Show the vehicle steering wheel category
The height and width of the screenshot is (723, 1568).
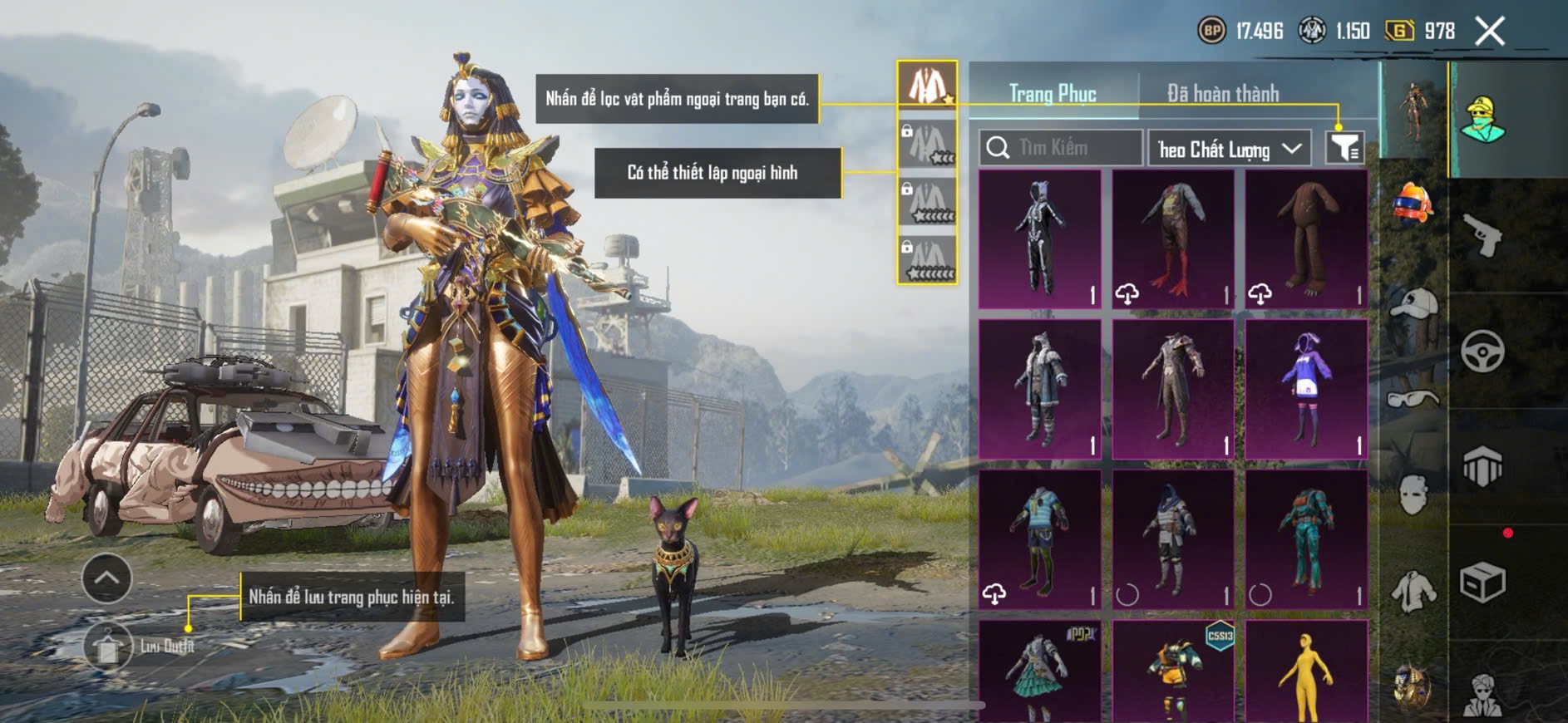pyautogui.click(x=1482, y=351)
